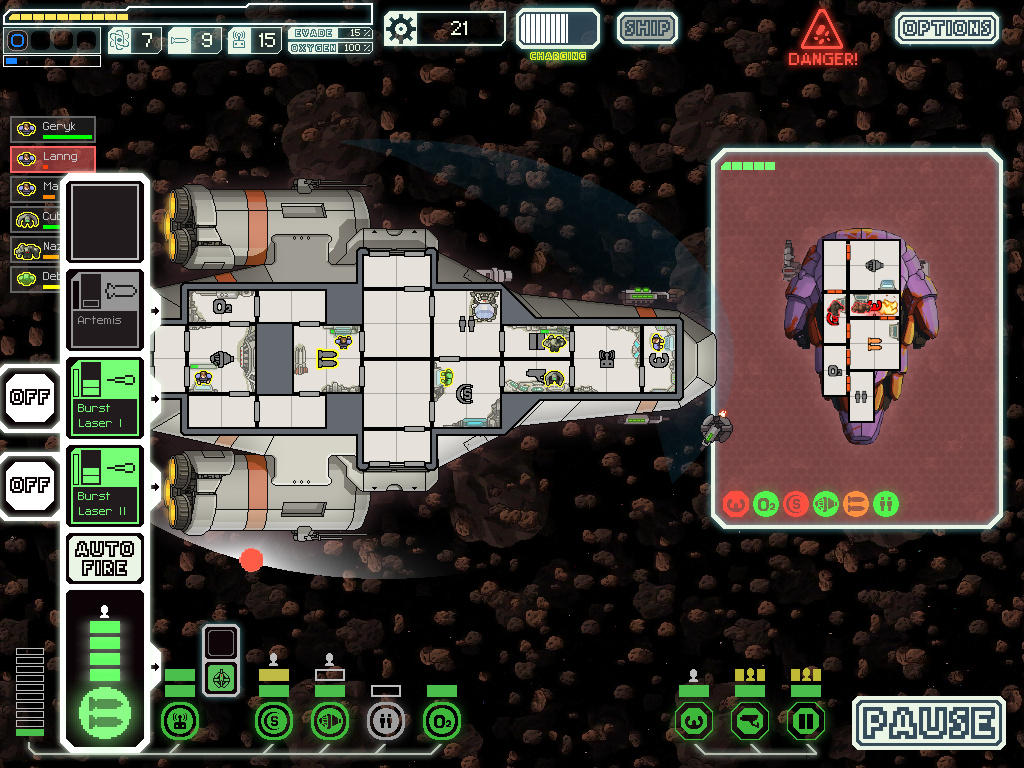
Task: Open the OPTIONS menu
Action: (946, 28)
